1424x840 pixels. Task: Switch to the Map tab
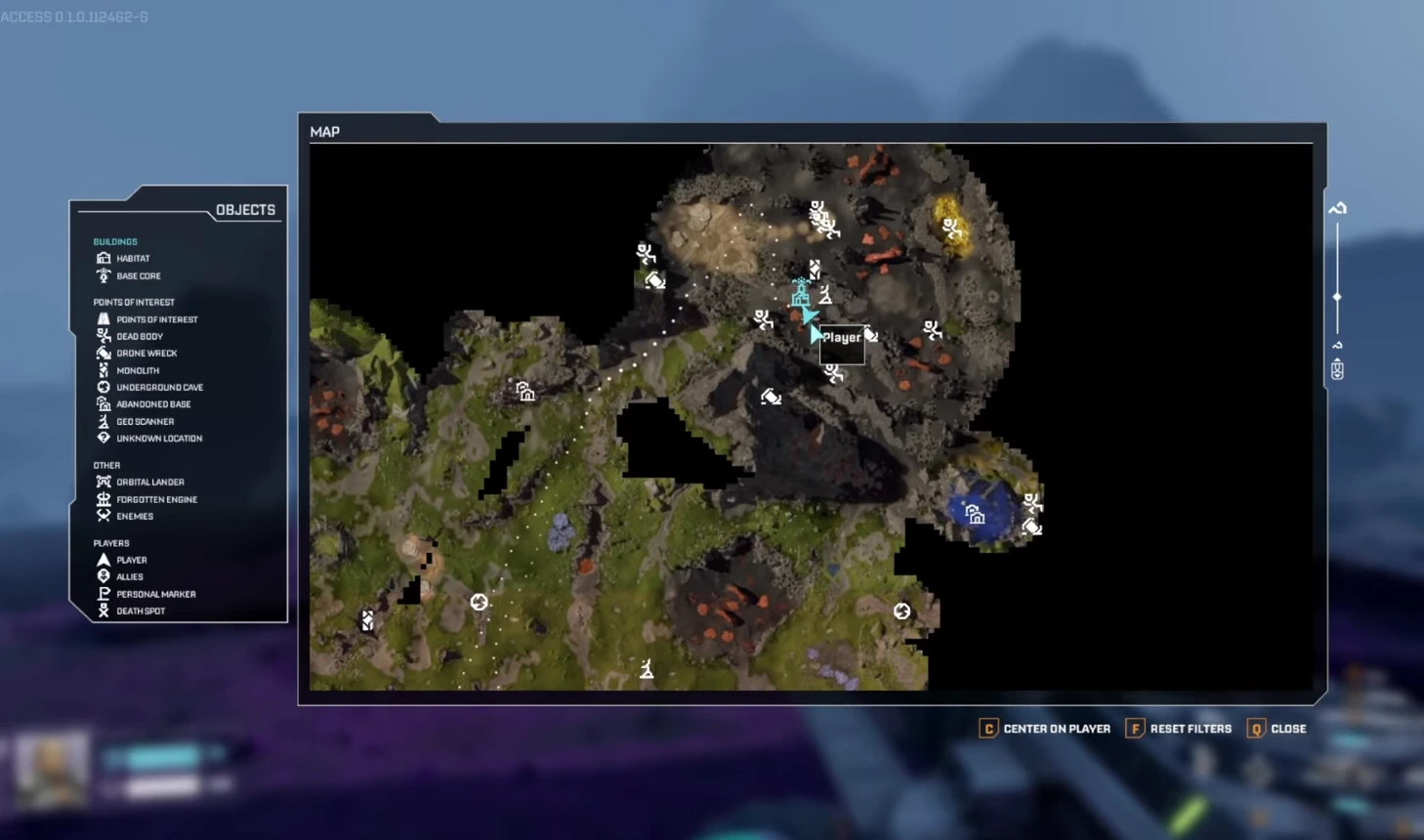[x=324, y=132]
